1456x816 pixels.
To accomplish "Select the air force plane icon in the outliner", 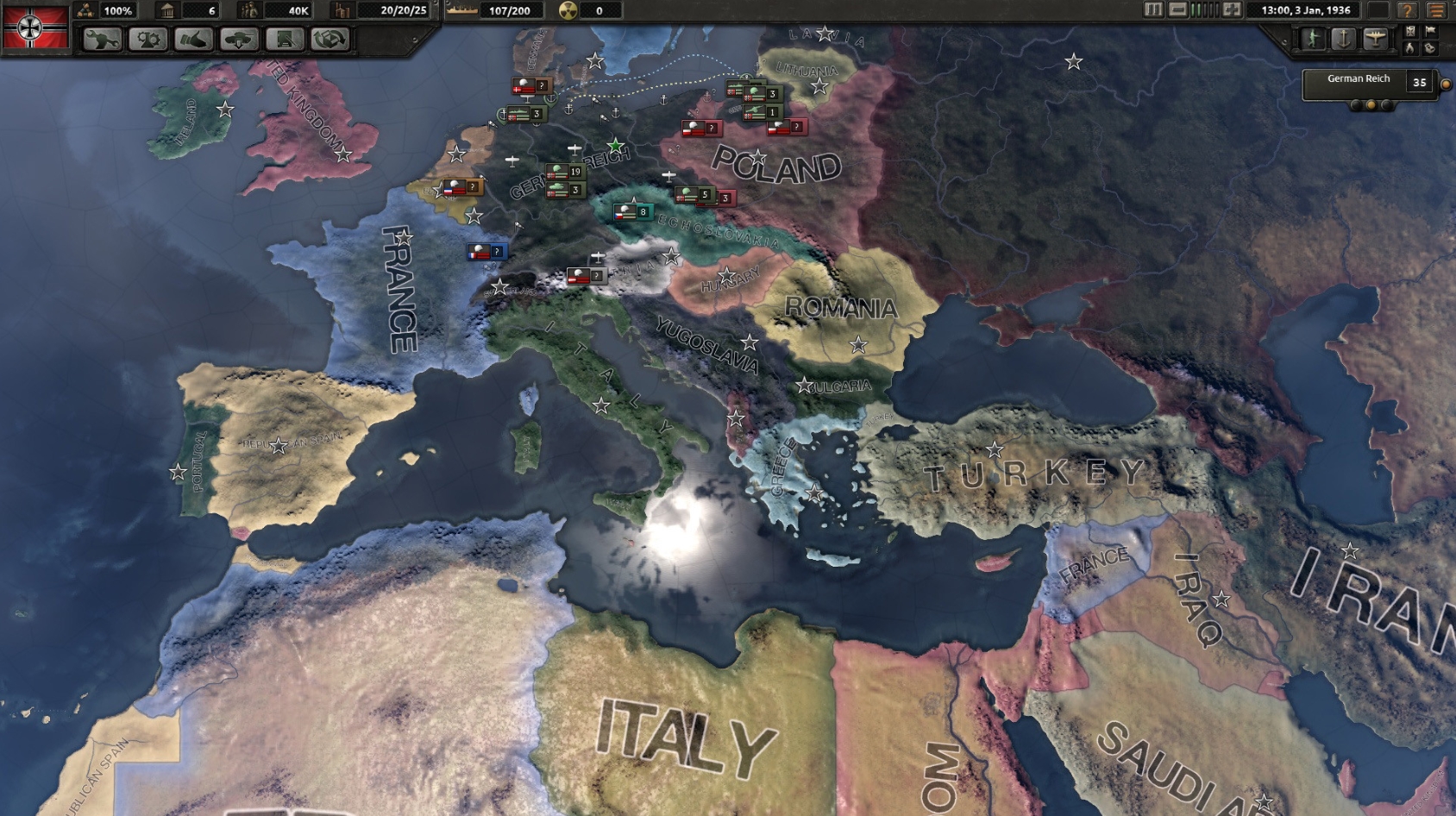I will click(x=1376, y=36).
